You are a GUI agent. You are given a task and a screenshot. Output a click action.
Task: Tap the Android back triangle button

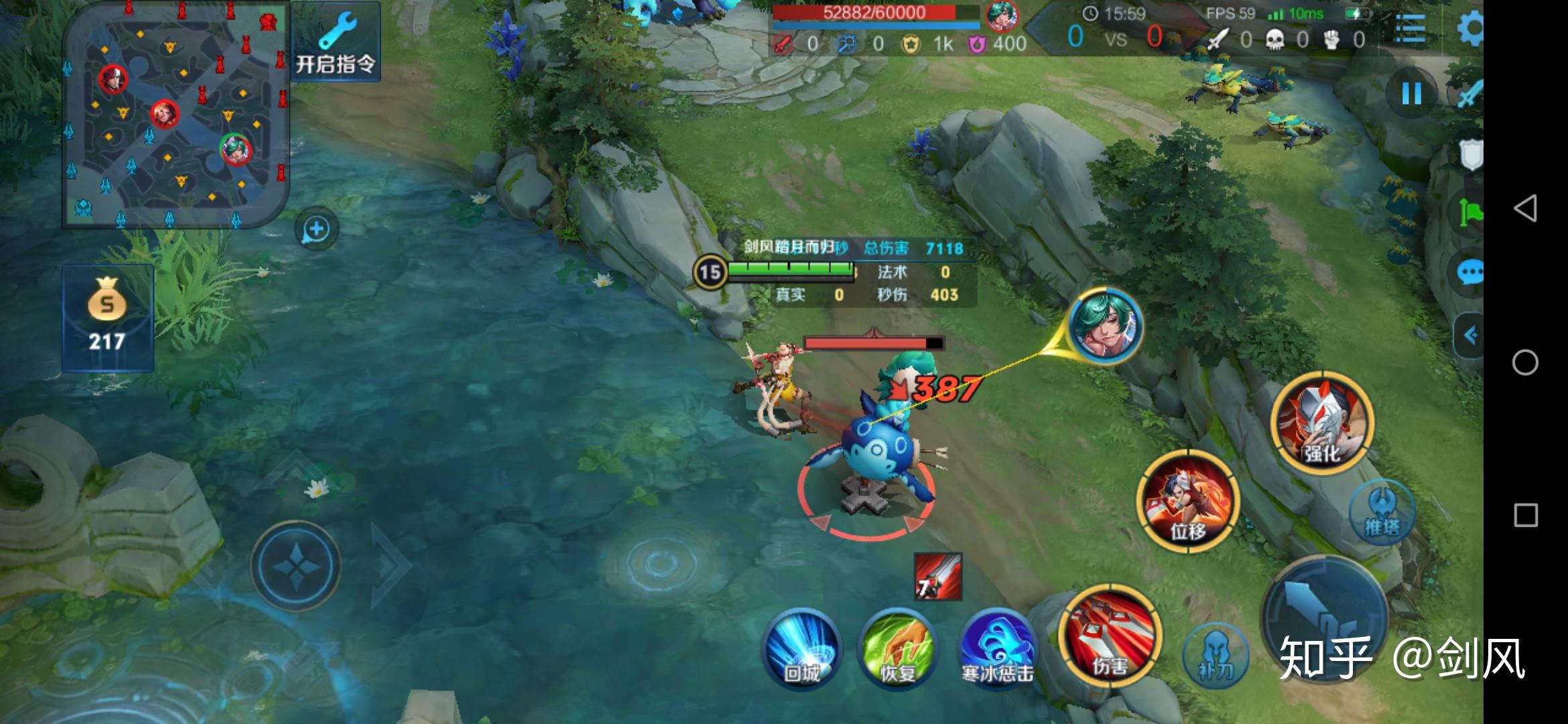pyautogui.click(x=1525, y=208)
